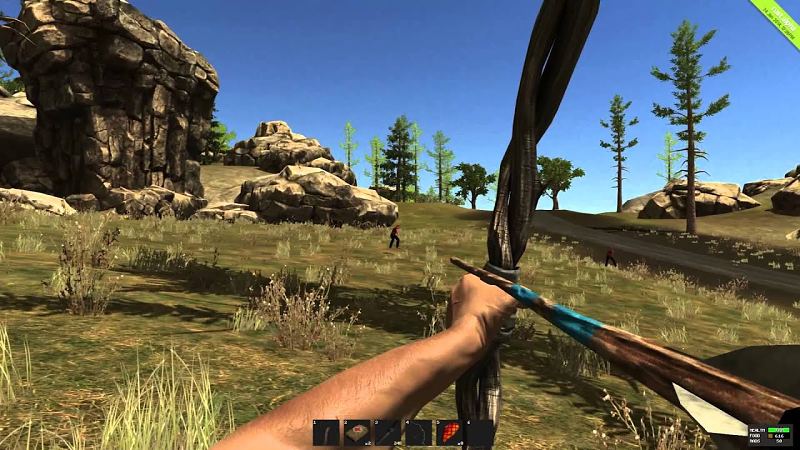Choose the arrow stack in hotbar slot 3
Image resolution: width=800 pixels, height=450 pixels.
388,432
